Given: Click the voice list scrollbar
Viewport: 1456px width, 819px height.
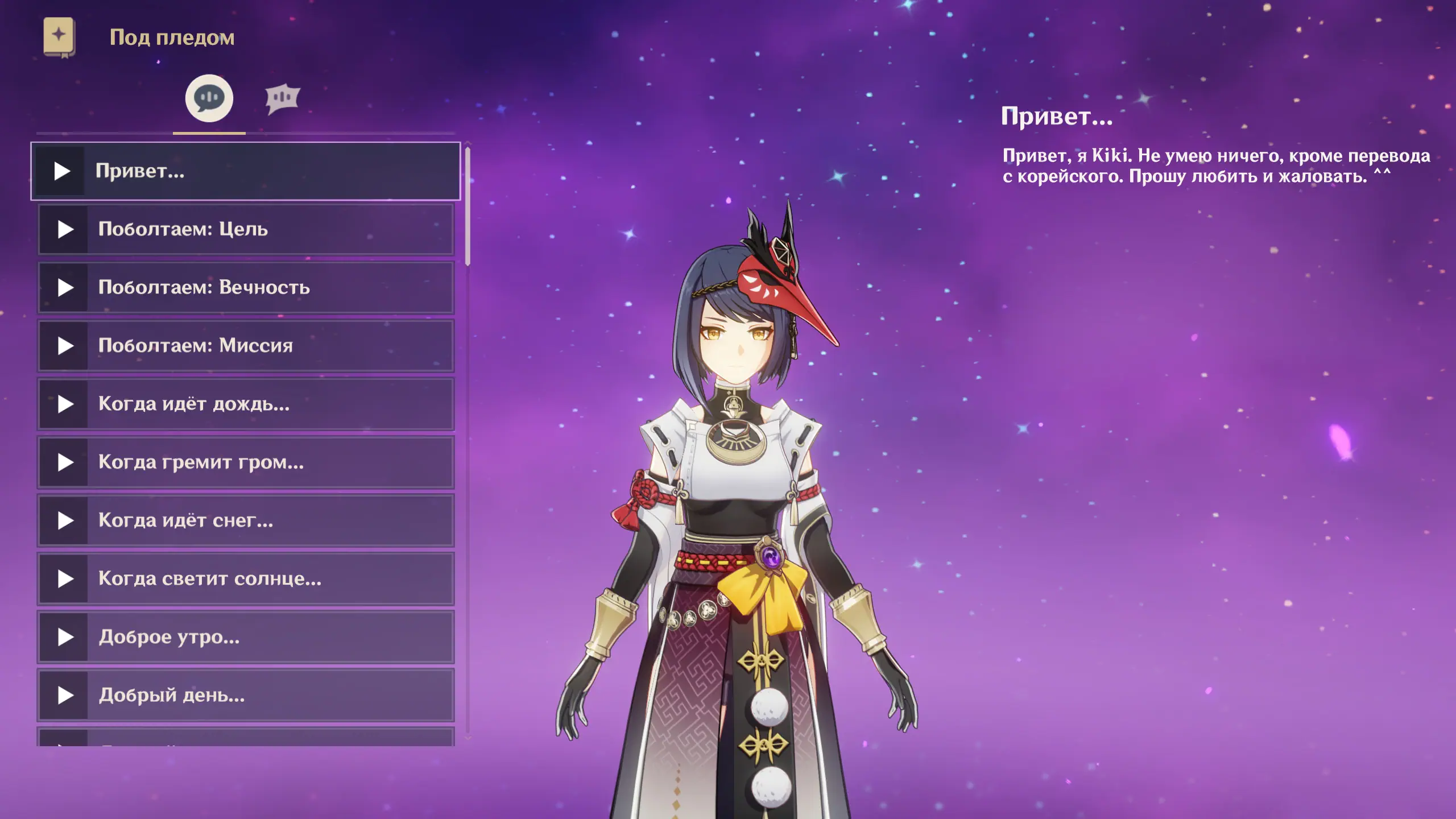Looking at the screenshot, I should (x=468, y=206).
